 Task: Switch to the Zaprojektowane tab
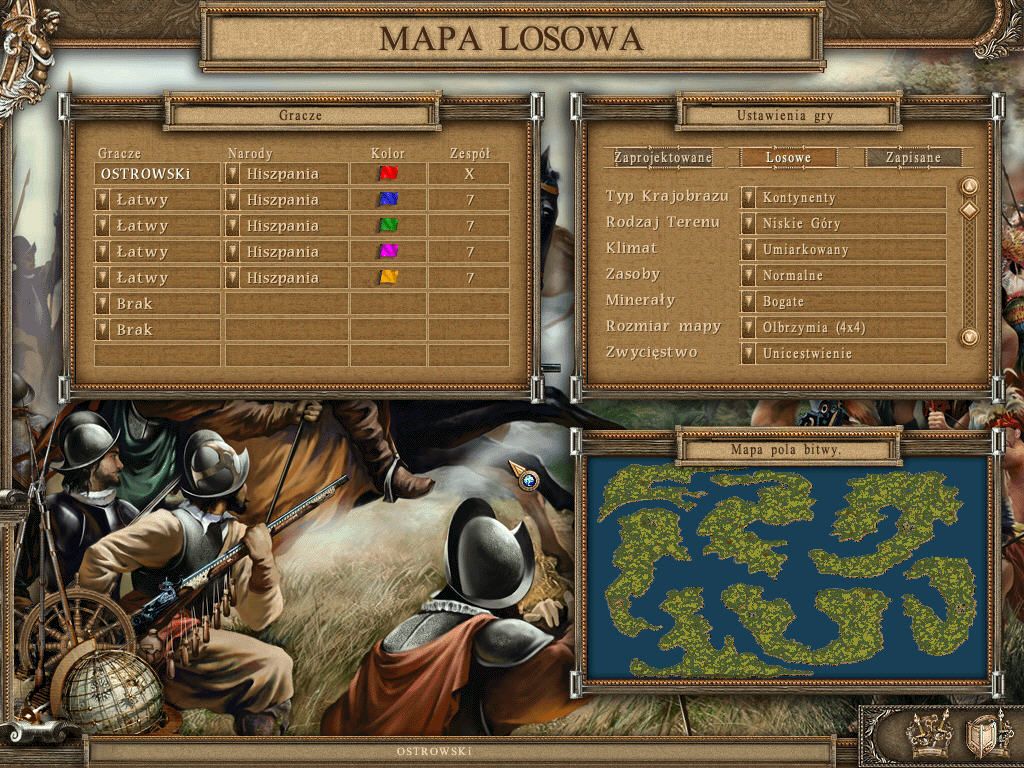[663, 158]
